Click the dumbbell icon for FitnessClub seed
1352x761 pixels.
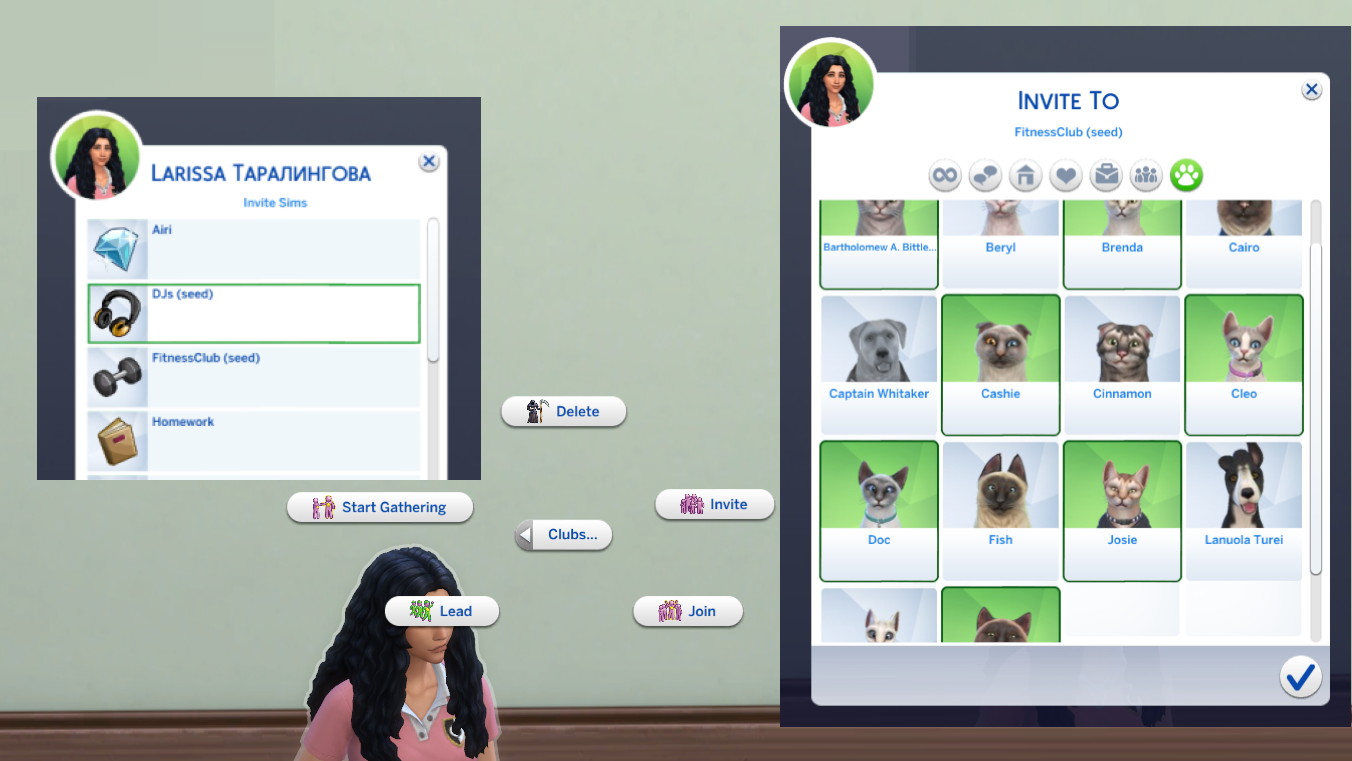pos(117,377)
